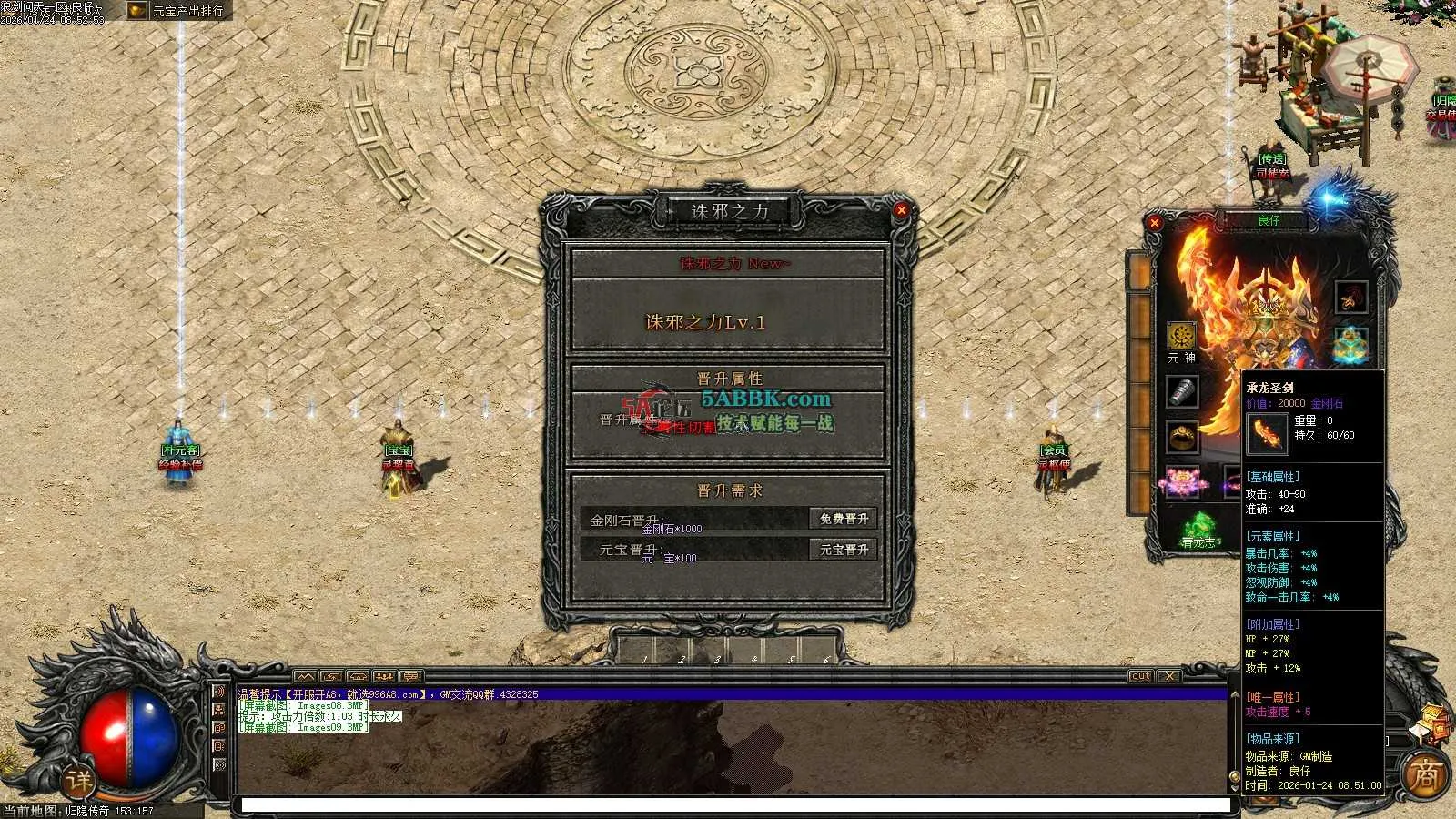Click the X button beside 'out'
The width and height of the screenshot is (1456, 819).
[1169, 676]
